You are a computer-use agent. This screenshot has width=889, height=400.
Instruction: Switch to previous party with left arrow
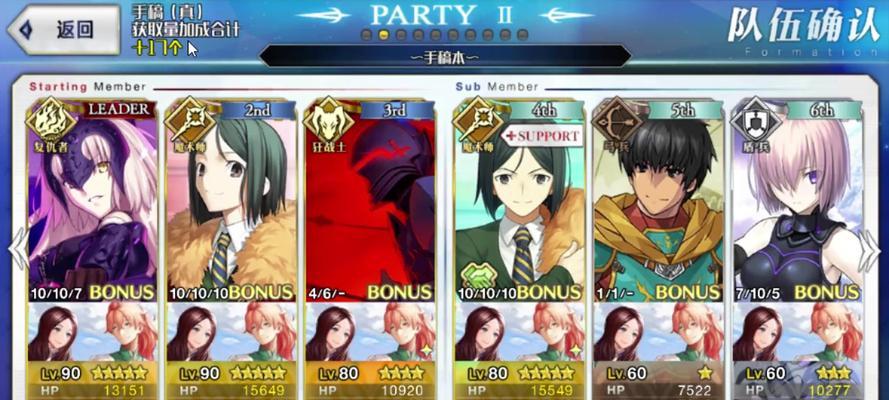(x=17, y=250)
